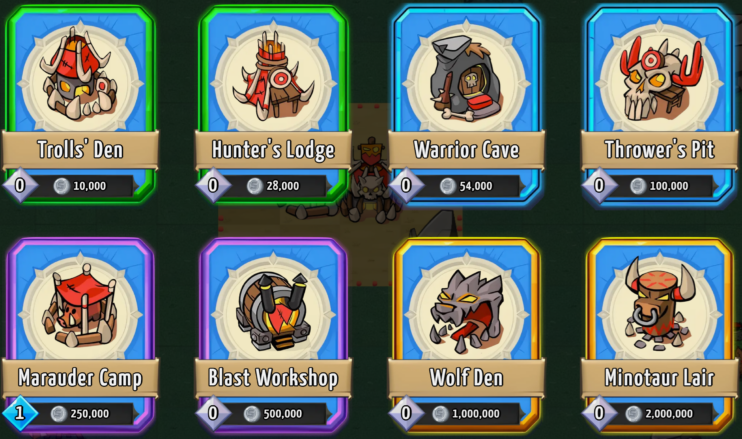Choose the Hunter's Lodge card
Screen dimensions: 742x439
tap(273, 100)
